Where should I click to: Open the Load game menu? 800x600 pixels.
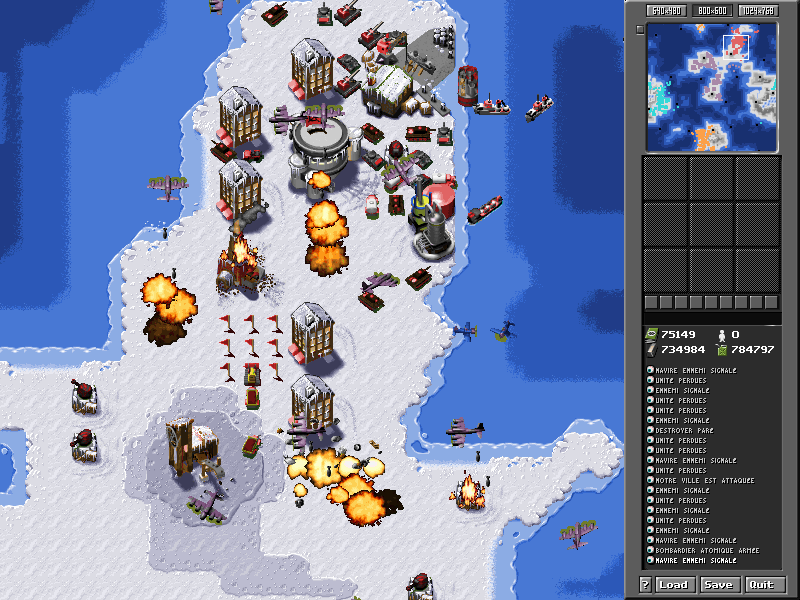point(673,585)
